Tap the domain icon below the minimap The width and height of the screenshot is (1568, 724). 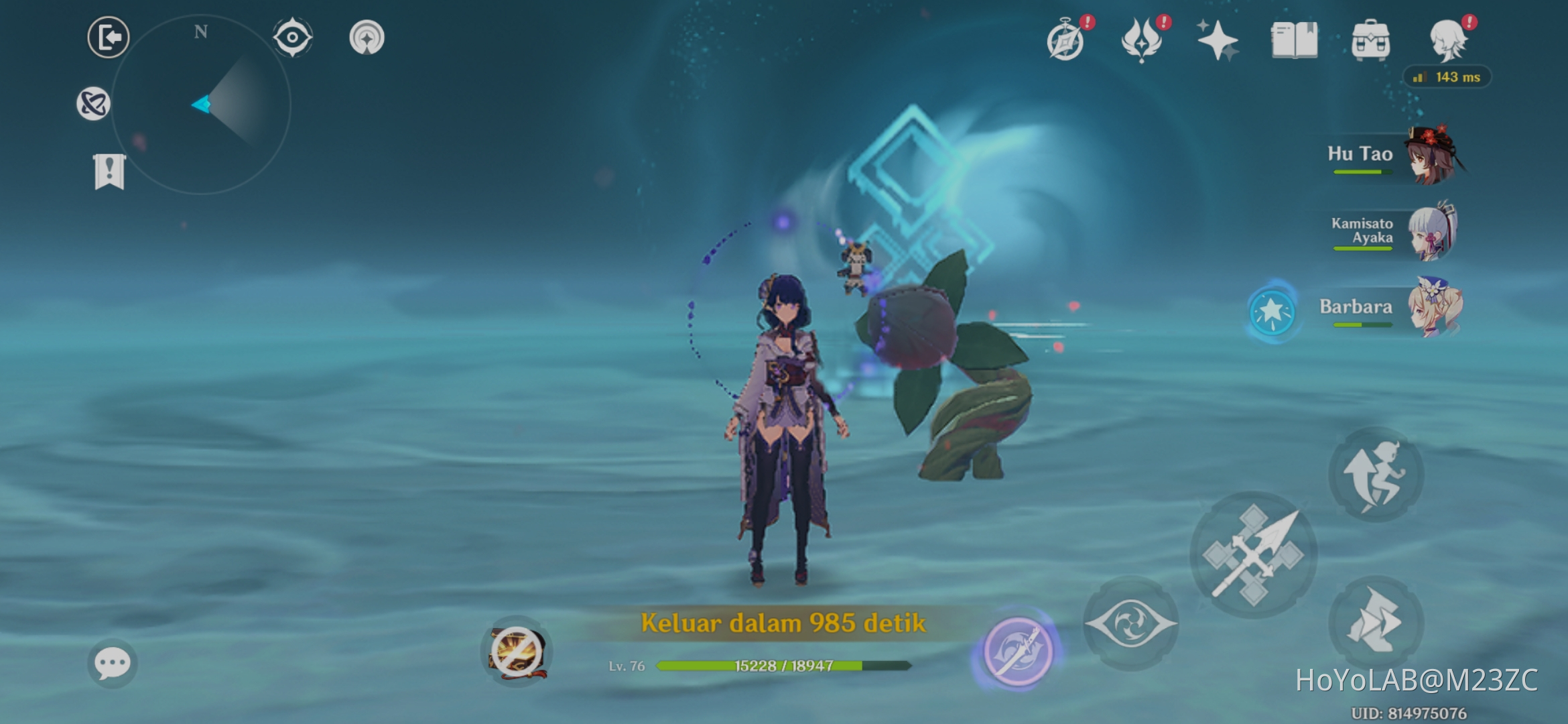pos(94,102)
